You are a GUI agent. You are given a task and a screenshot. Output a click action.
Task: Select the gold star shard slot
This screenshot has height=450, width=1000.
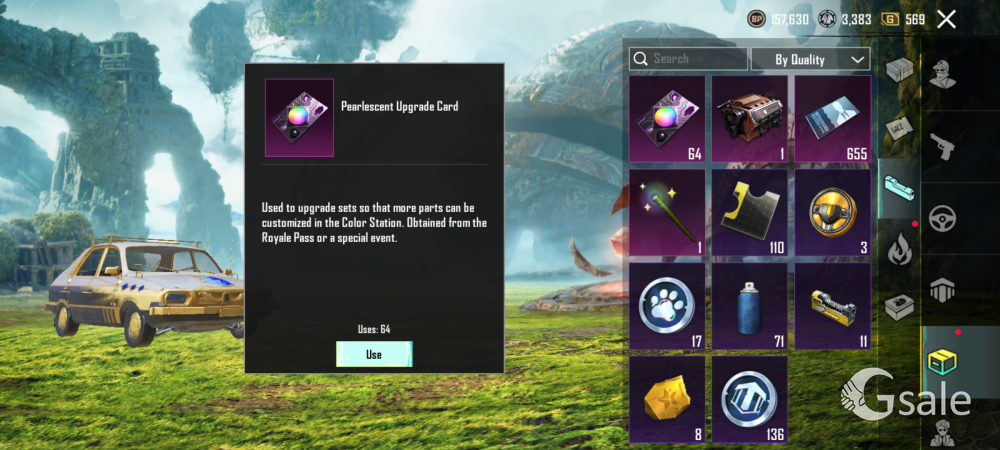[x=667, y=398]
